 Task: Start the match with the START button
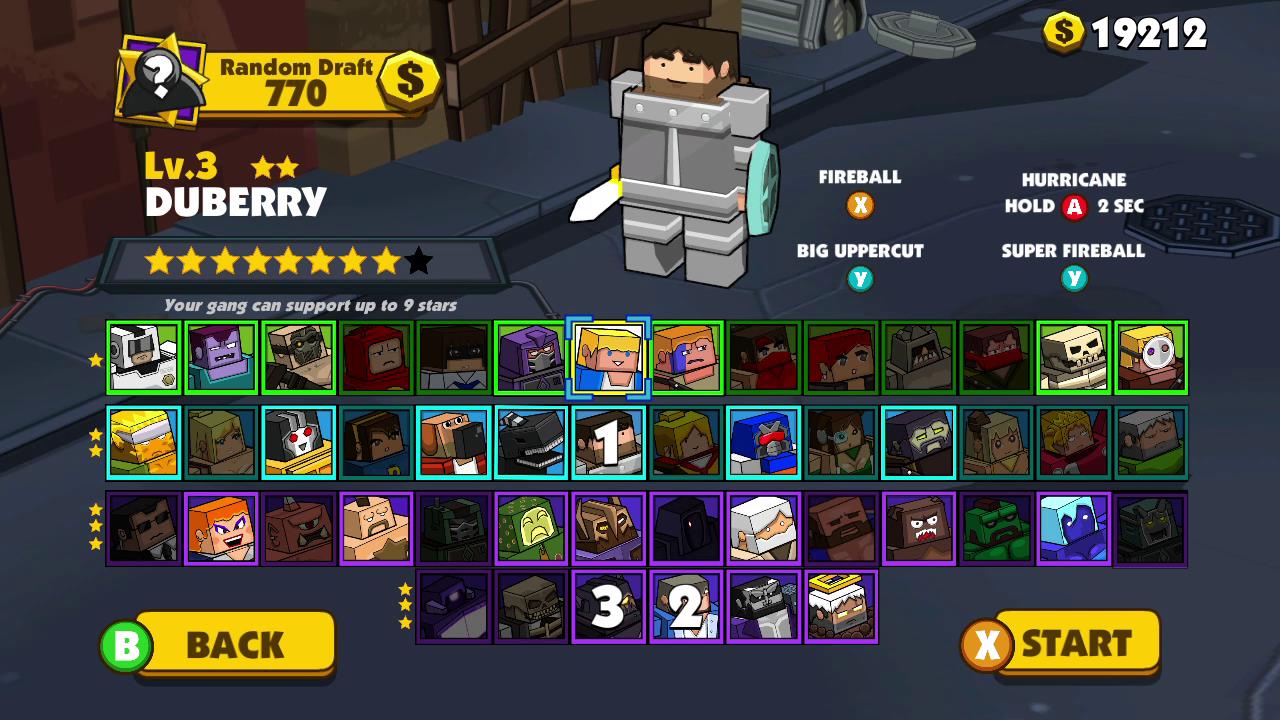coord(1075,643)
